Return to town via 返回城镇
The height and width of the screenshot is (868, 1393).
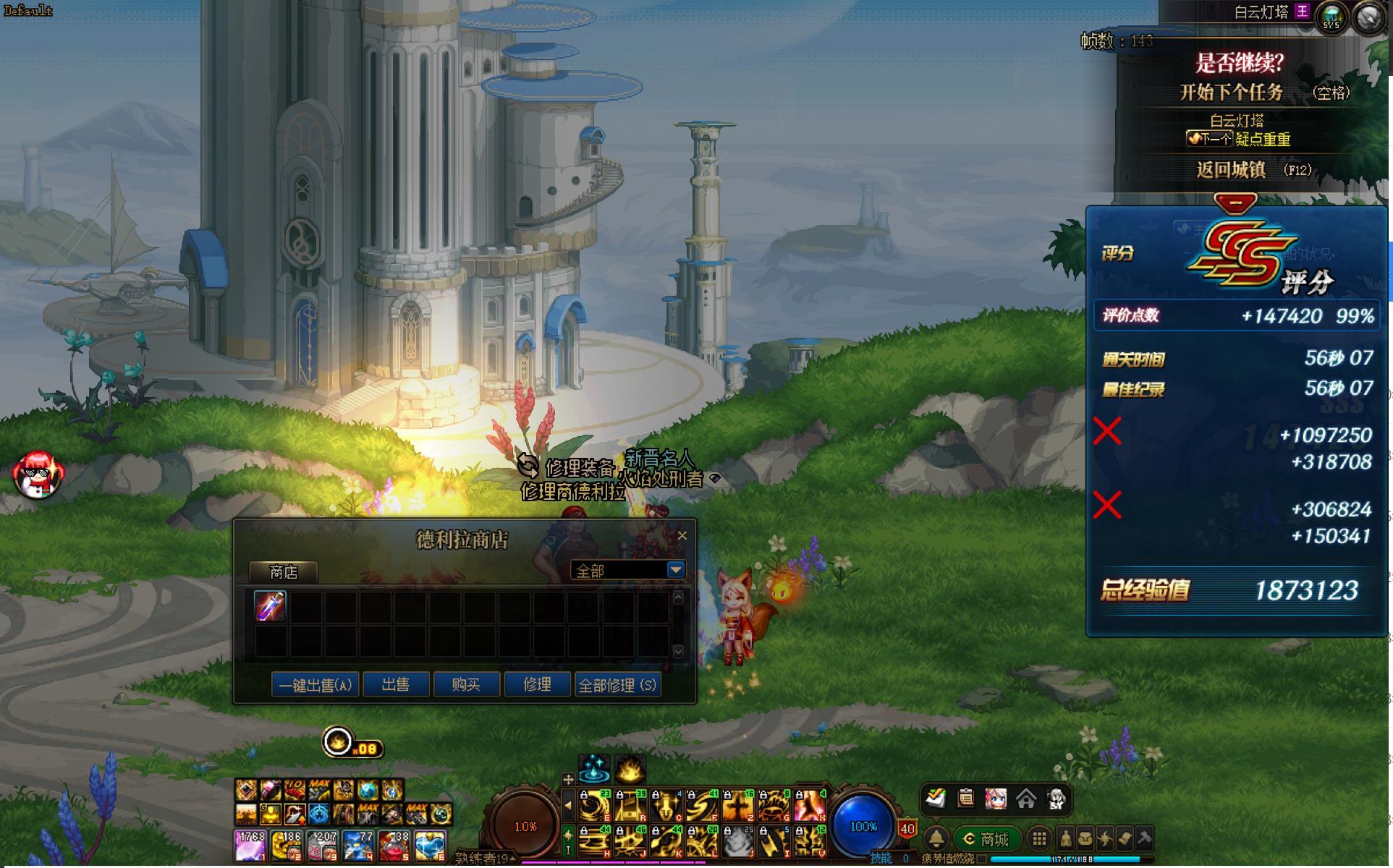(x=1231, y=170)
